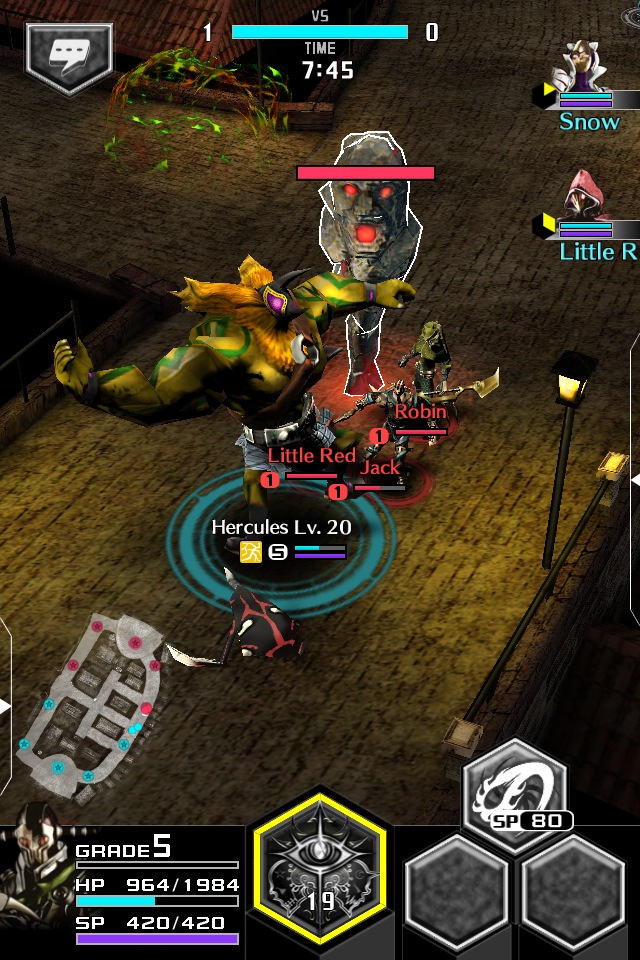The height and width of the screenshot is (960, 640).
Task: Select teammate Snow's portrait
Action: click(587, 70)
